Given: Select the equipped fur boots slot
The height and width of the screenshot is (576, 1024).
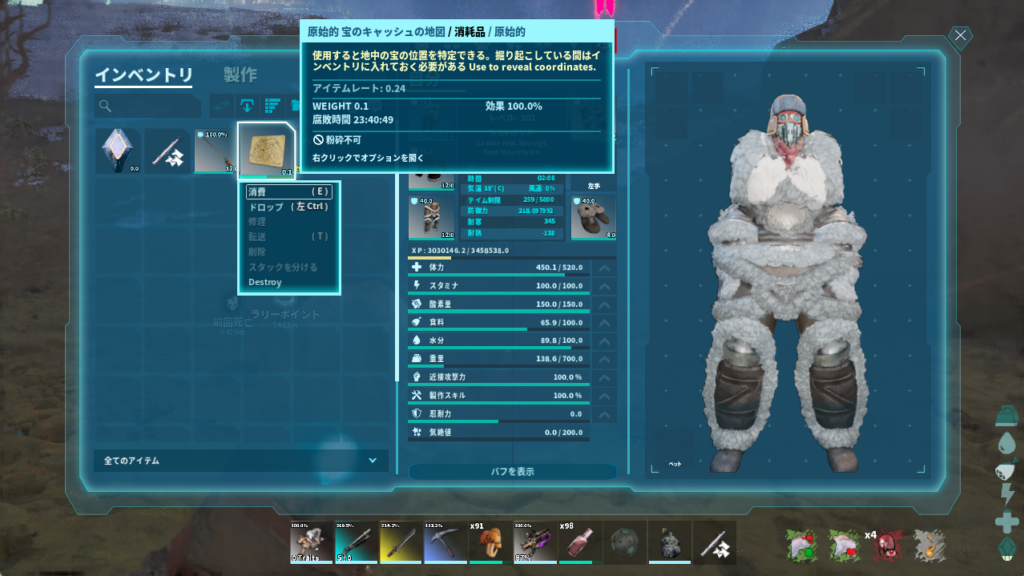Looking at the screenshot, I should point(592,217).
